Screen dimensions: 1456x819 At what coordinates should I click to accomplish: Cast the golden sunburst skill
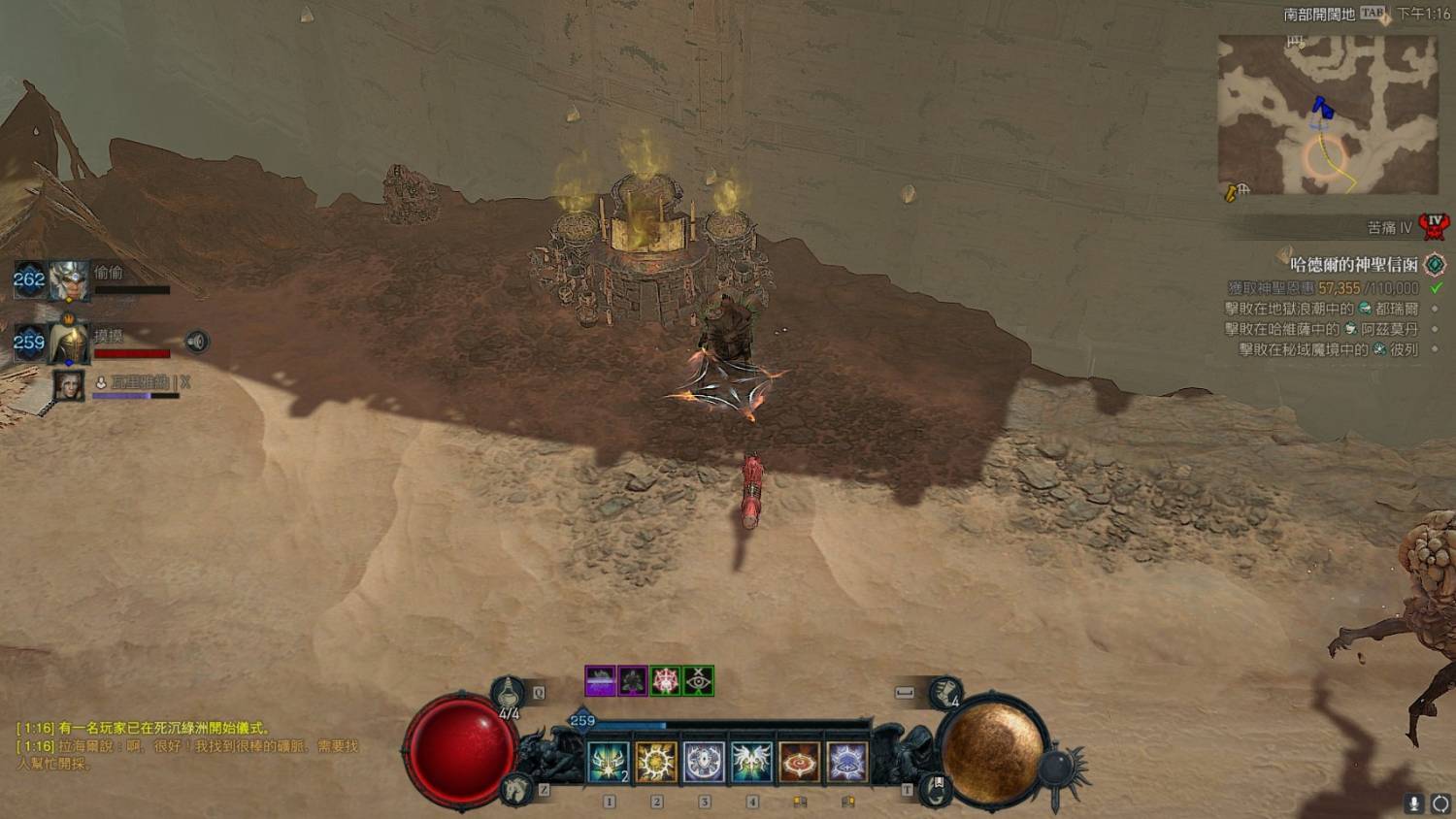(x=656, y=762)
